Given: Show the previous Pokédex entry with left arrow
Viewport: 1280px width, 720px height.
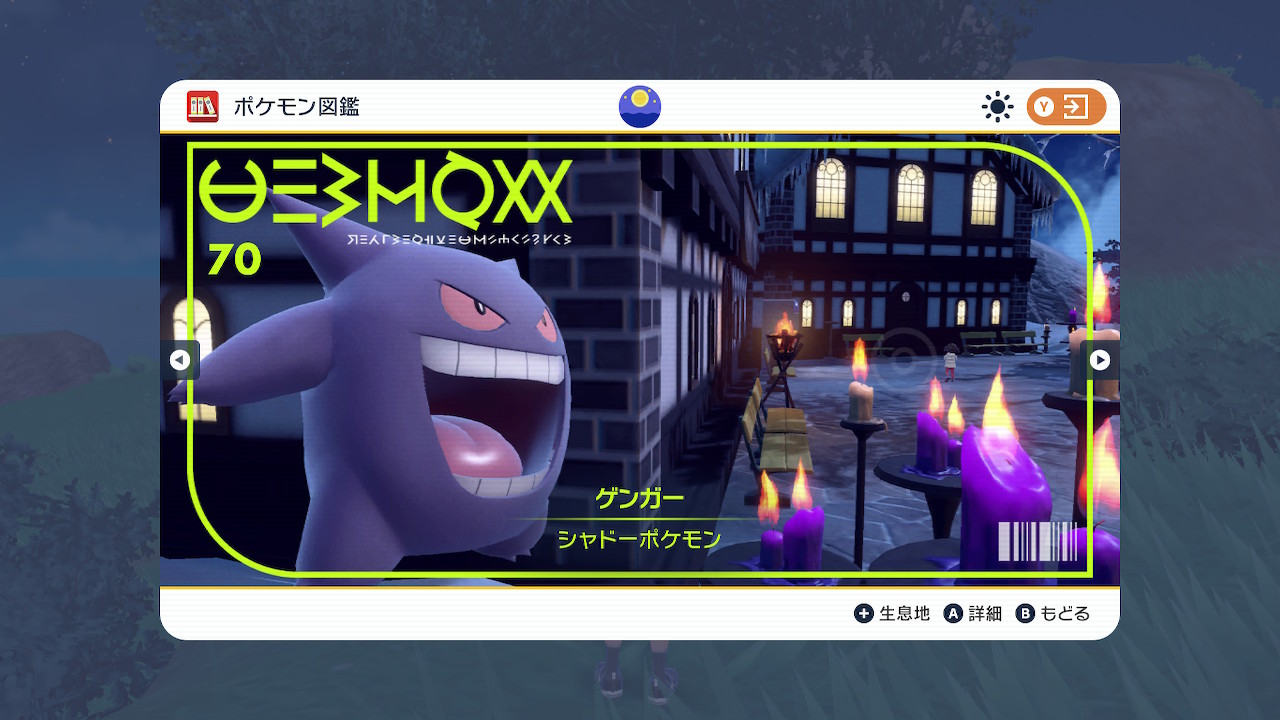Looking at the screenshot, I should 180,360.
